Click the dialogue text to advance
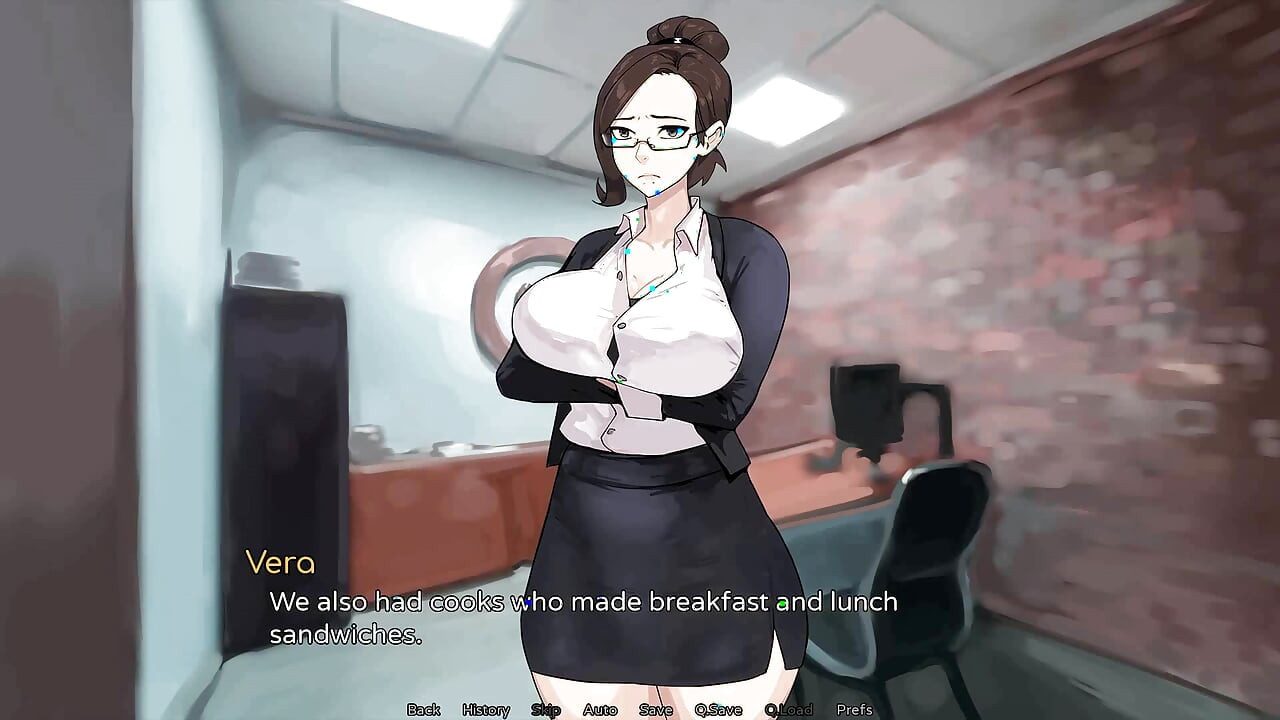This screenshot has width=1280, height=720. (583, 602)
